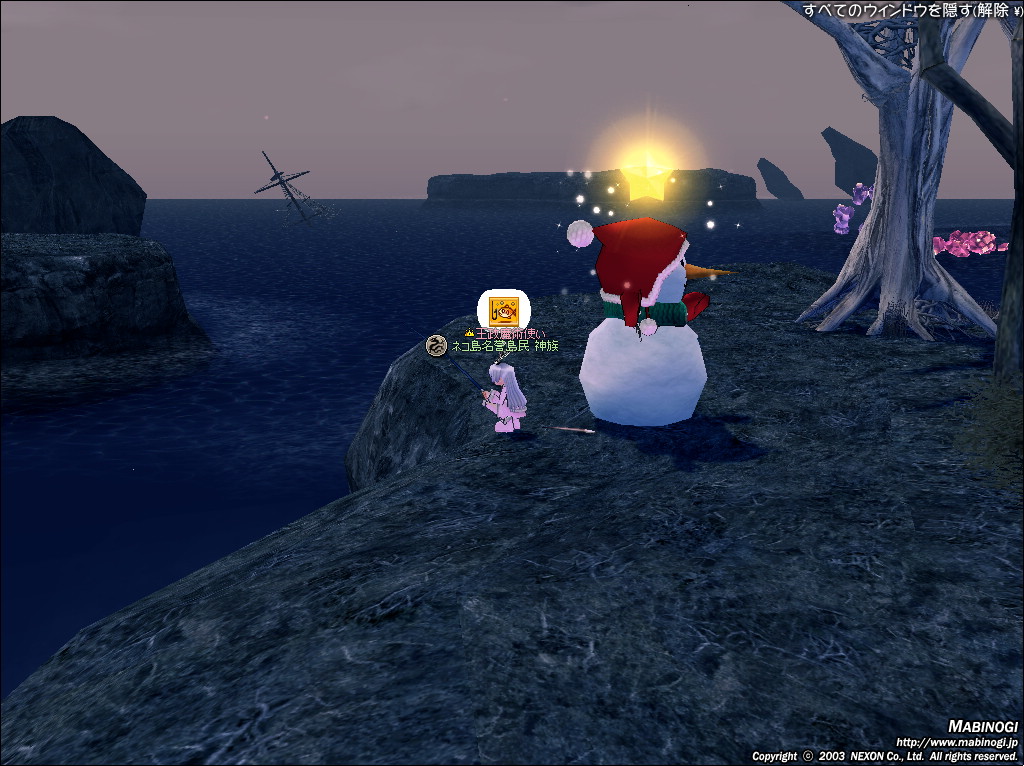Select the dragon guild emblem icon
Image resolution: width=1024 pixels, height=766 pixels.
coord(435,346)
